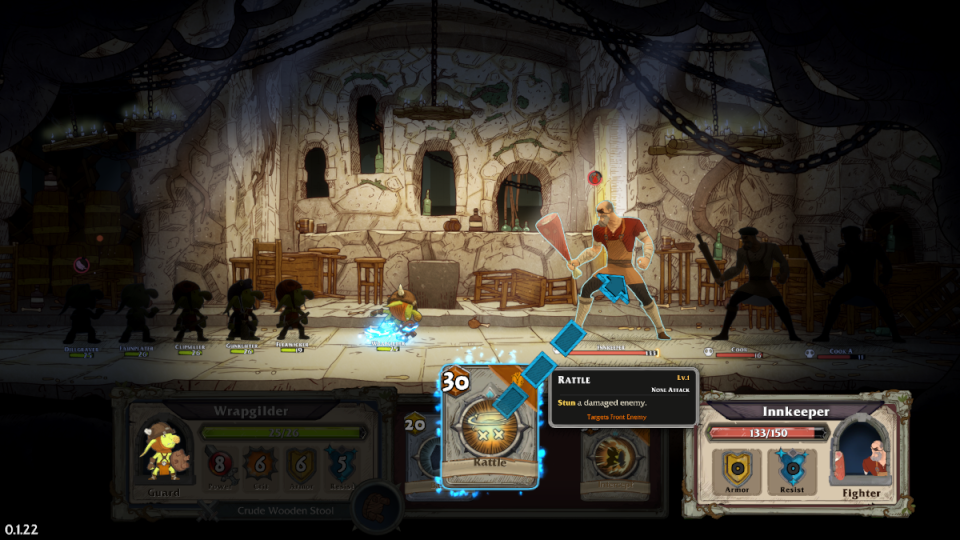Click the Innkeeper's Armor shield icon
This screenshot has height=540, width=960.
739,467
